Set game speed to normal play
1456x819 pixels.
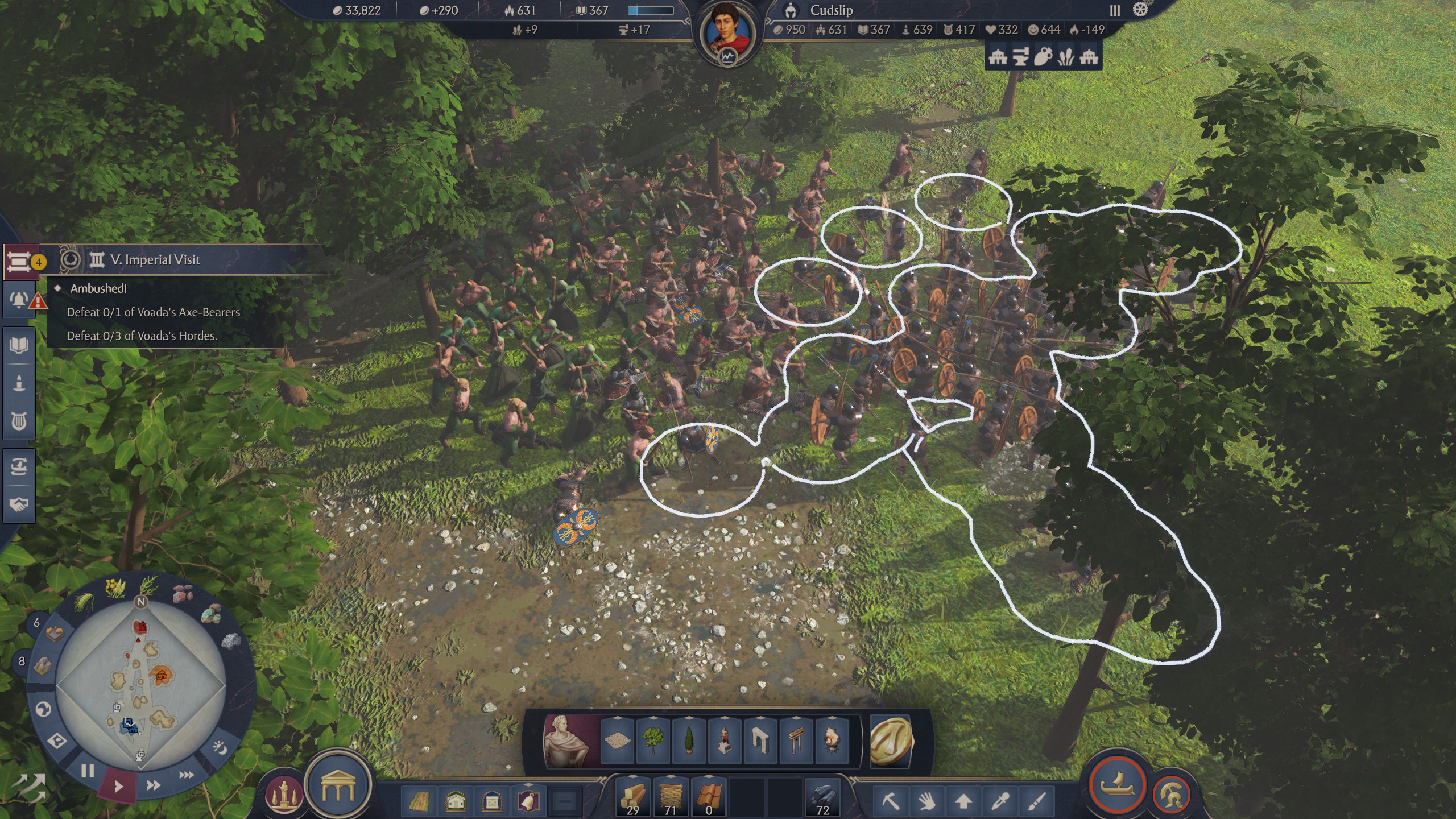point(118,787)
